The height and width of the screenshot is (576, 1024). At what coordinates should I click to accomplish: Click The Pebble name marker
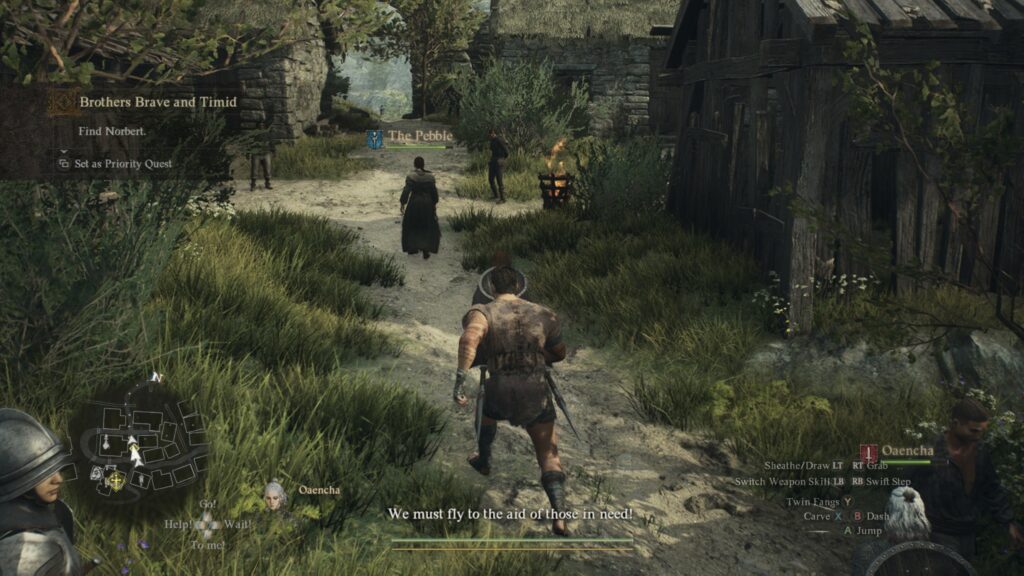tap(420, 136)
